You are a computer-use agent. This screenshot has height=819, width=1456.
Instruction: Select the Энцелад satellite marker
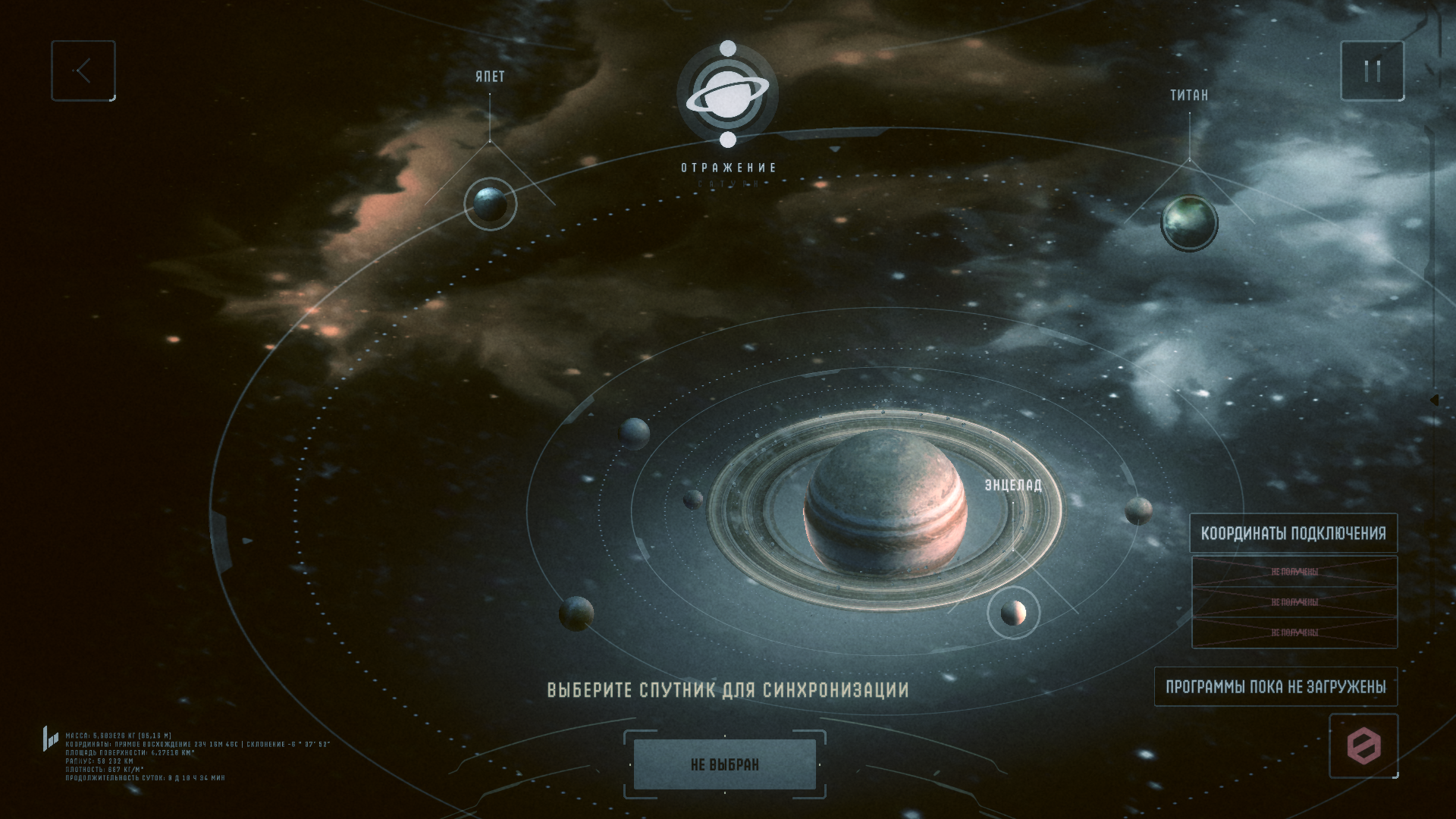point(1013,613)
